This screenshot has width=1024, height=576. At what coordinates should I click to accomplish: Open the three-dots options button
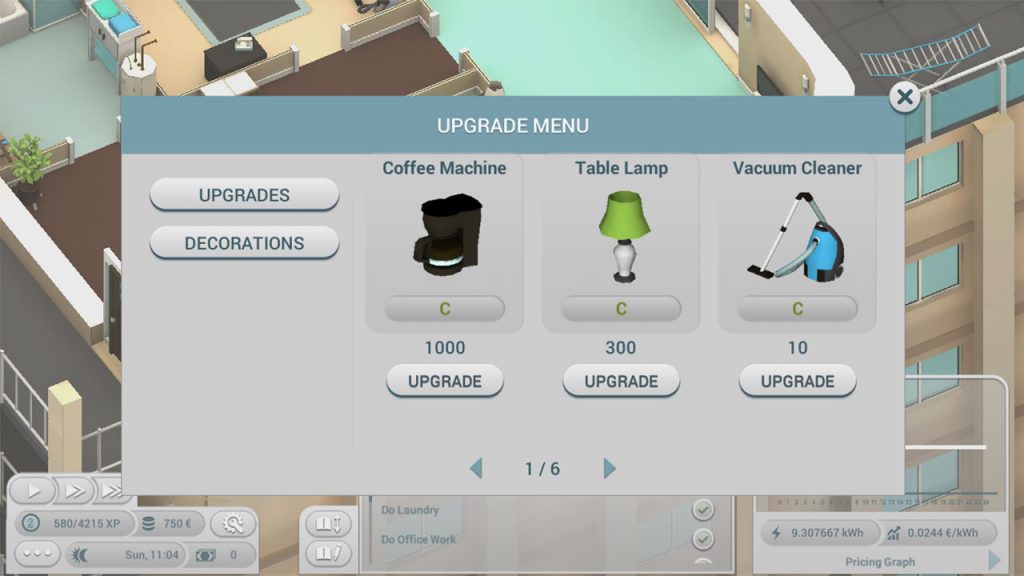point(37,554)
